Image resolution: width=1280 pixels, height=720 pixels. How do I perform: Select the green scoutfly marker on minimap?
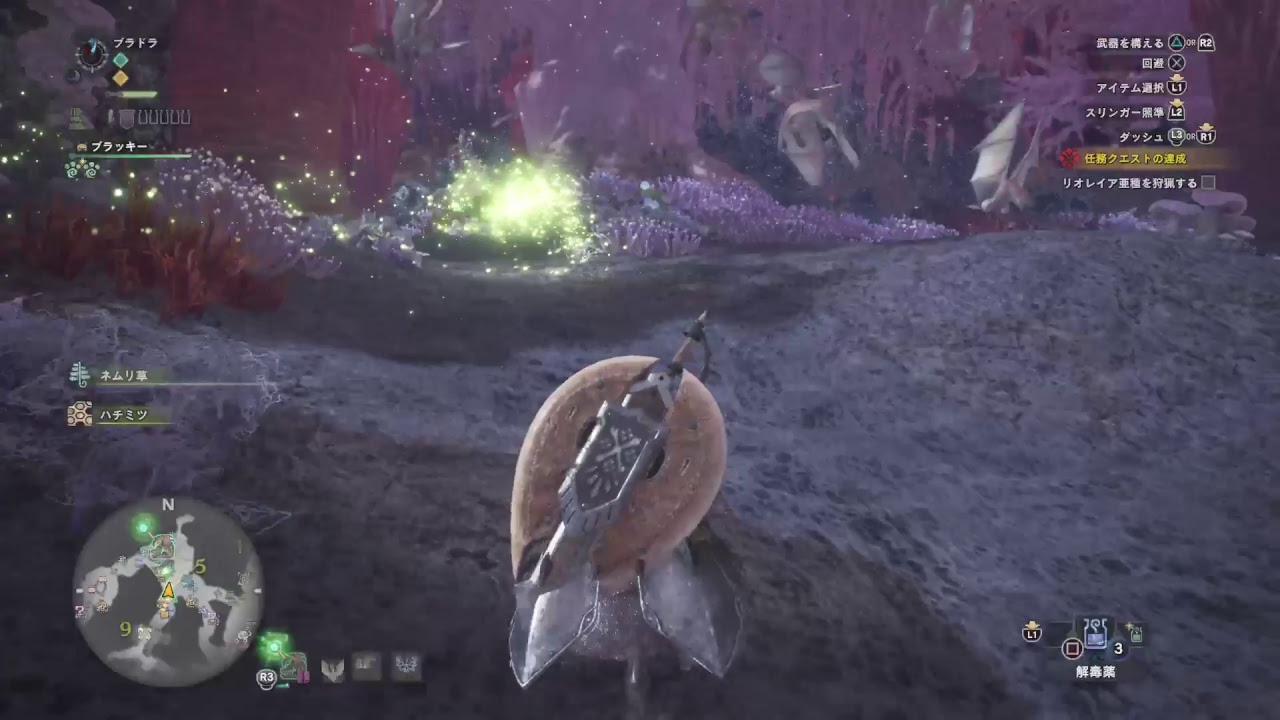click(x=144, y=523)
